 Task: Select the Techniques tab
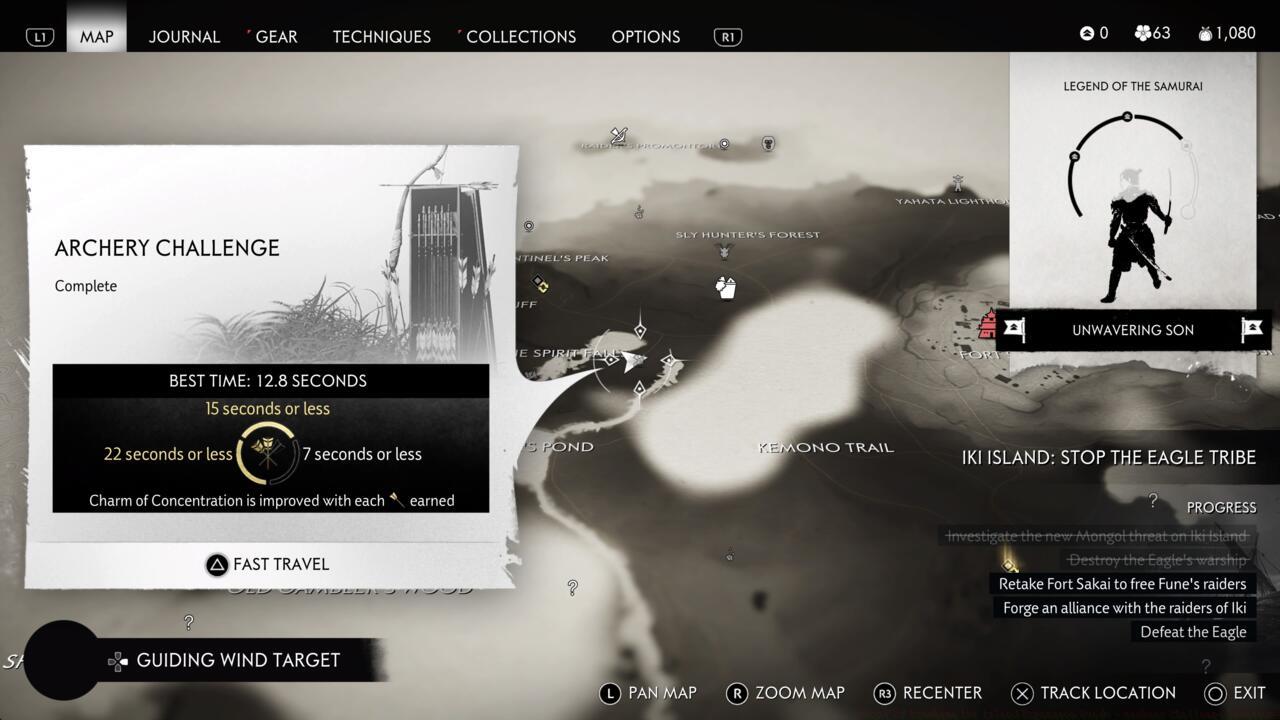(x=381, y=36)
